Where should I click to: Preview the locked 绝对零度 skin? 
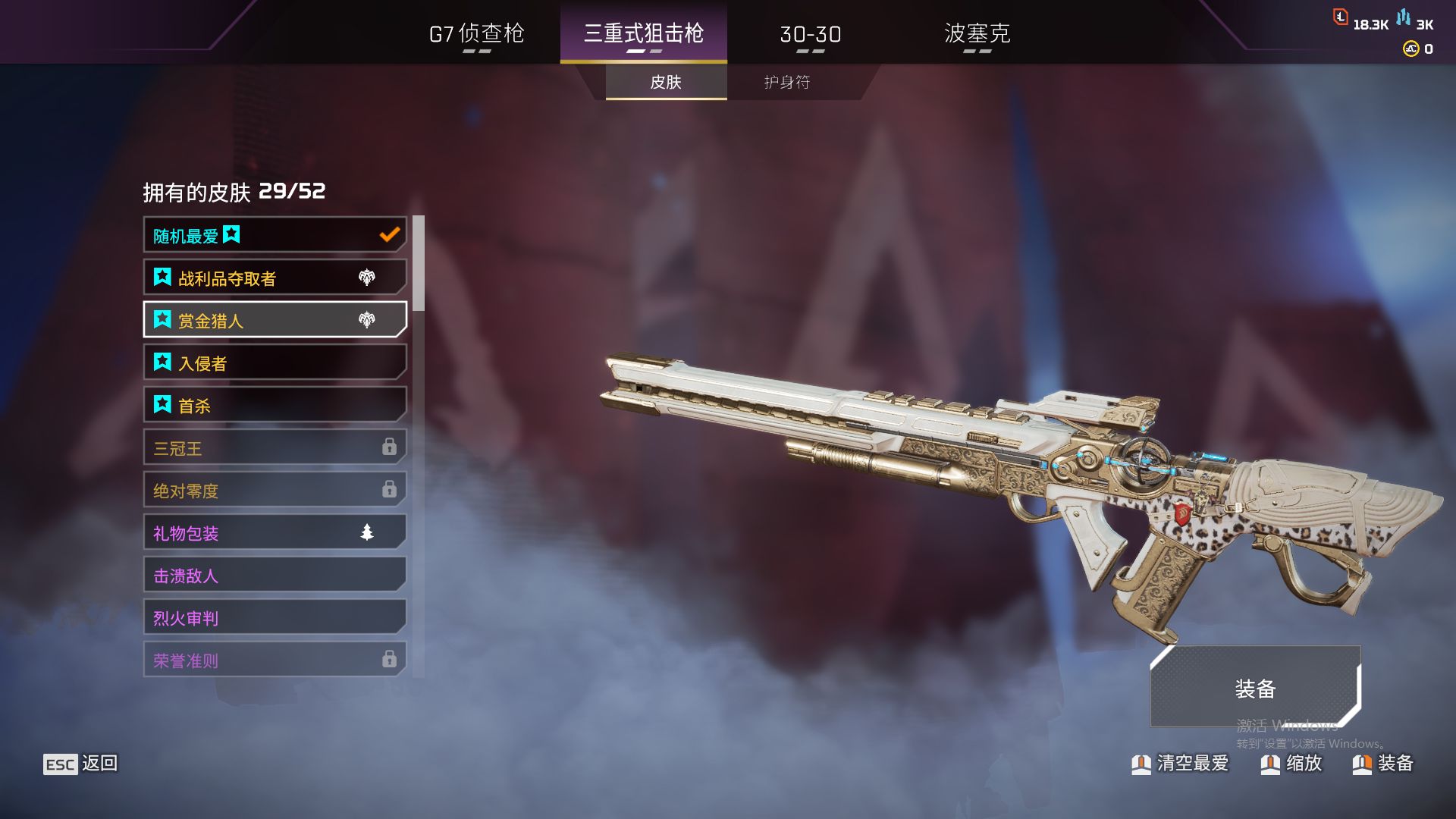point(275,490)
